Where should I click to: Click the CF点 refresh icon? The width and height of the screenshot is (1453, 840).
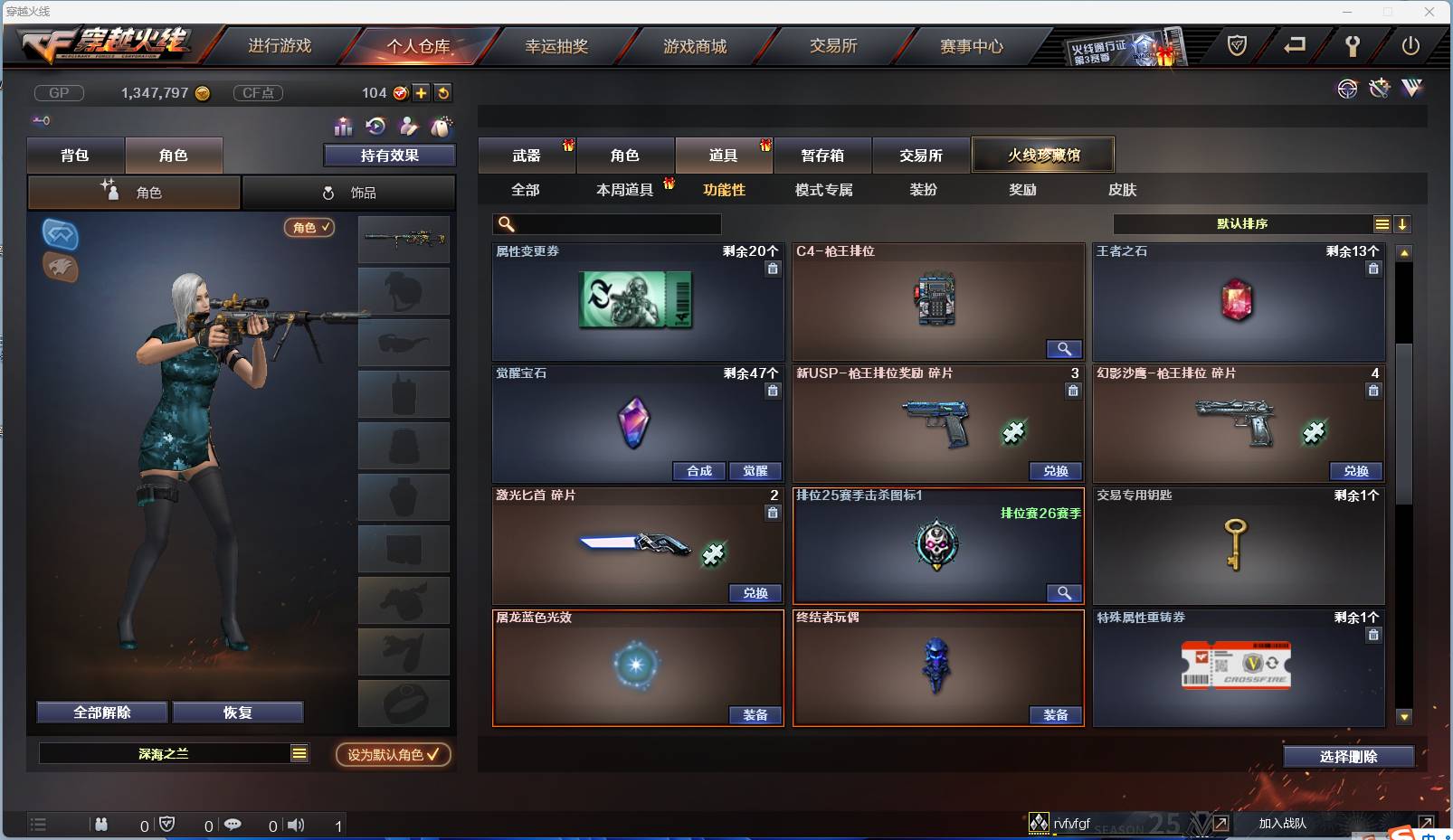point(442,92)
